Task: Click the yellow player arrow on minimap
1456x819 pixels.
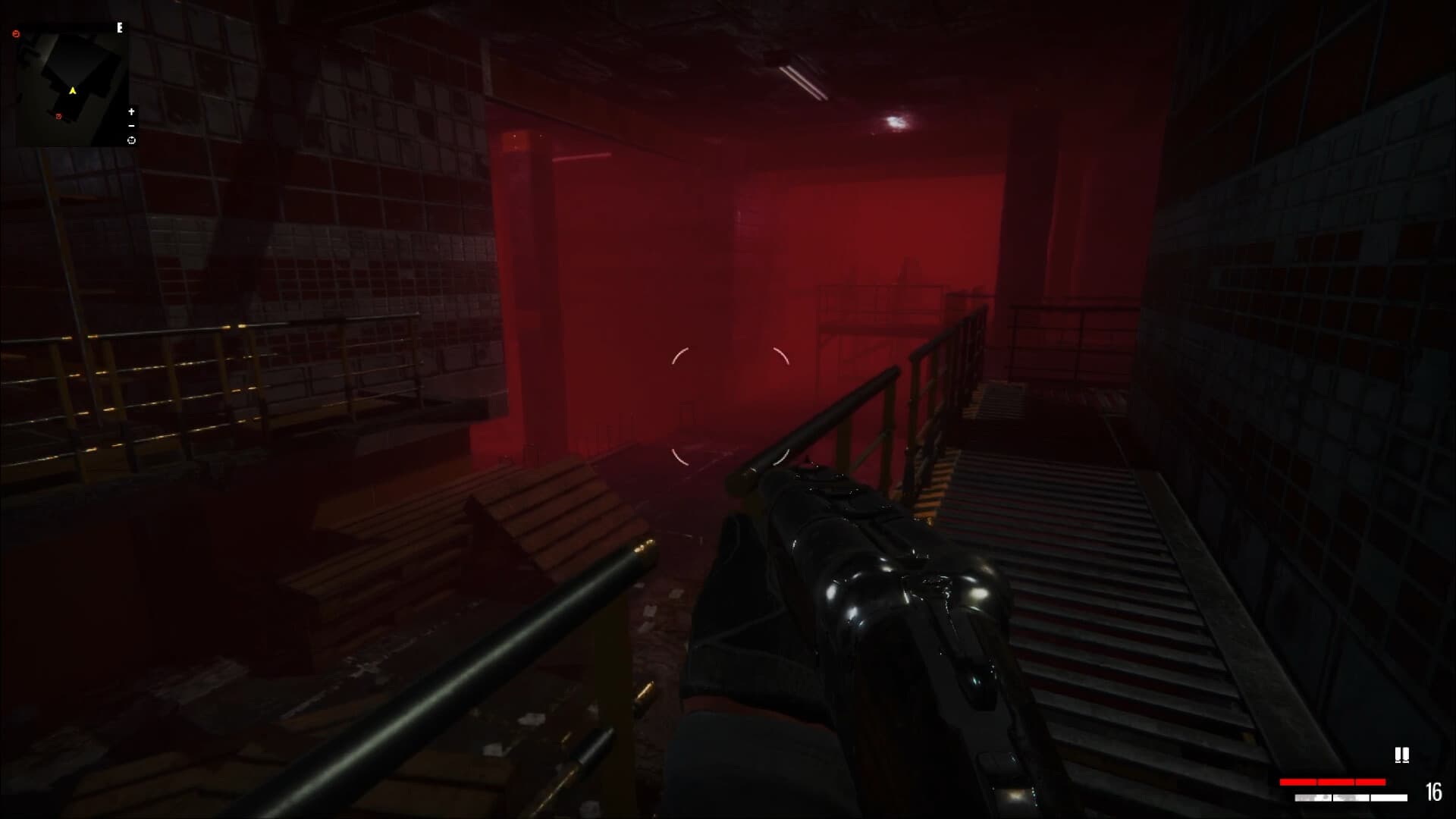Action: click(73, 91)
